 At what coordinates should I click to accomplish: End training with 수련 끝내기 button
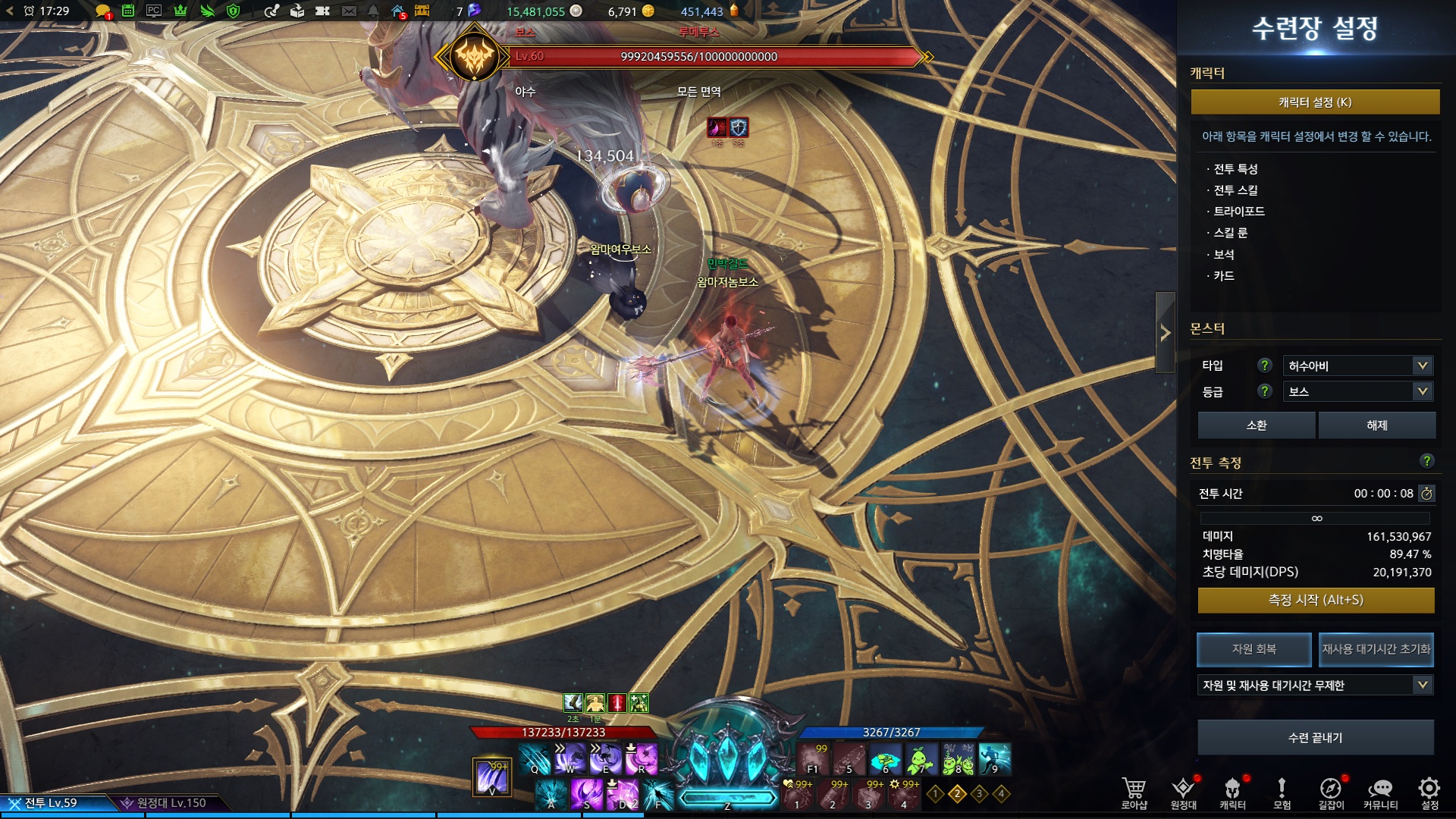[1315, 738]
